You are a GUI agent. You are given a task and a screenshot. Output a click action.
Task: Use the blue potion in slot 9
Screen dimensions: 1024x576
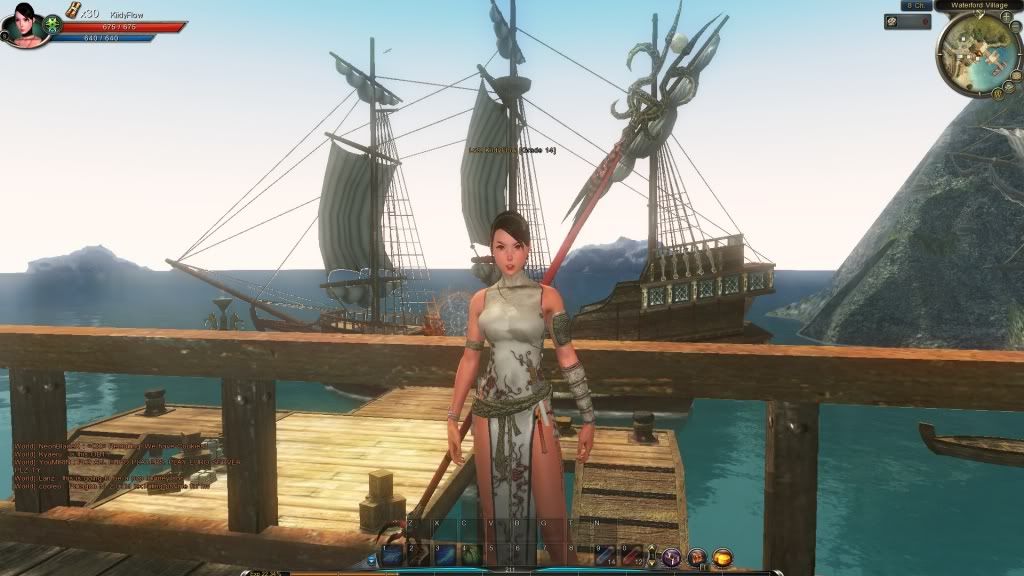point(605,555)
